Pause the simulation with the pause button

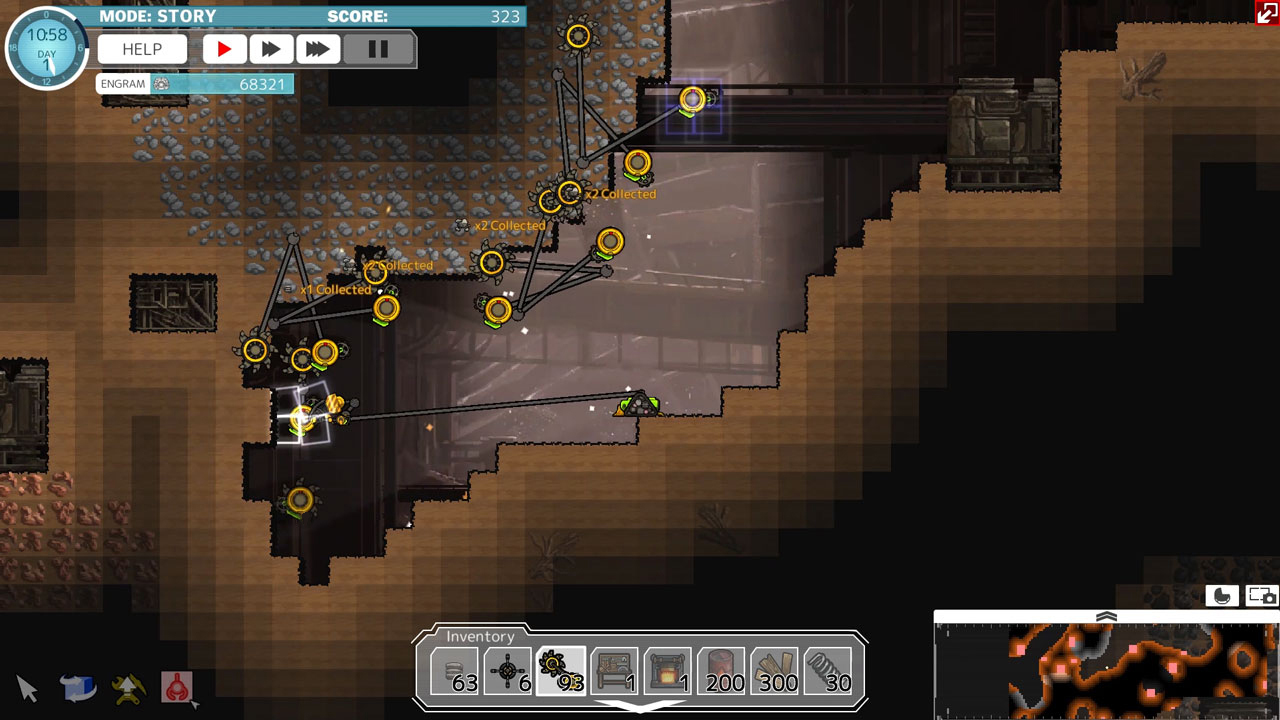[379, 48]
